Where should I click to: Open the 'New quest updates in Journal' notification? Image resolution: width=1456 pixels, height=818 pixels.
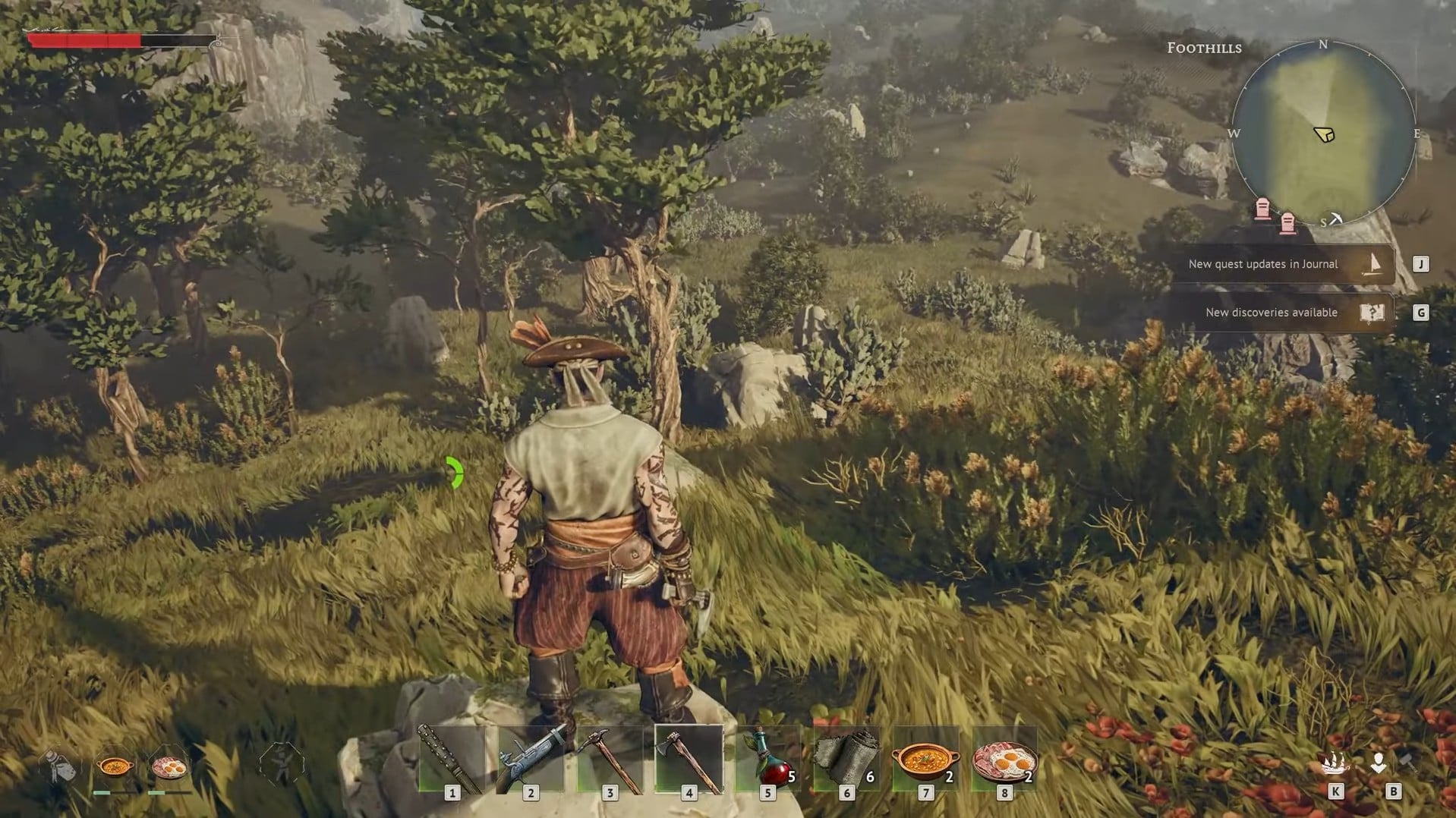(x=1282, y=264)
